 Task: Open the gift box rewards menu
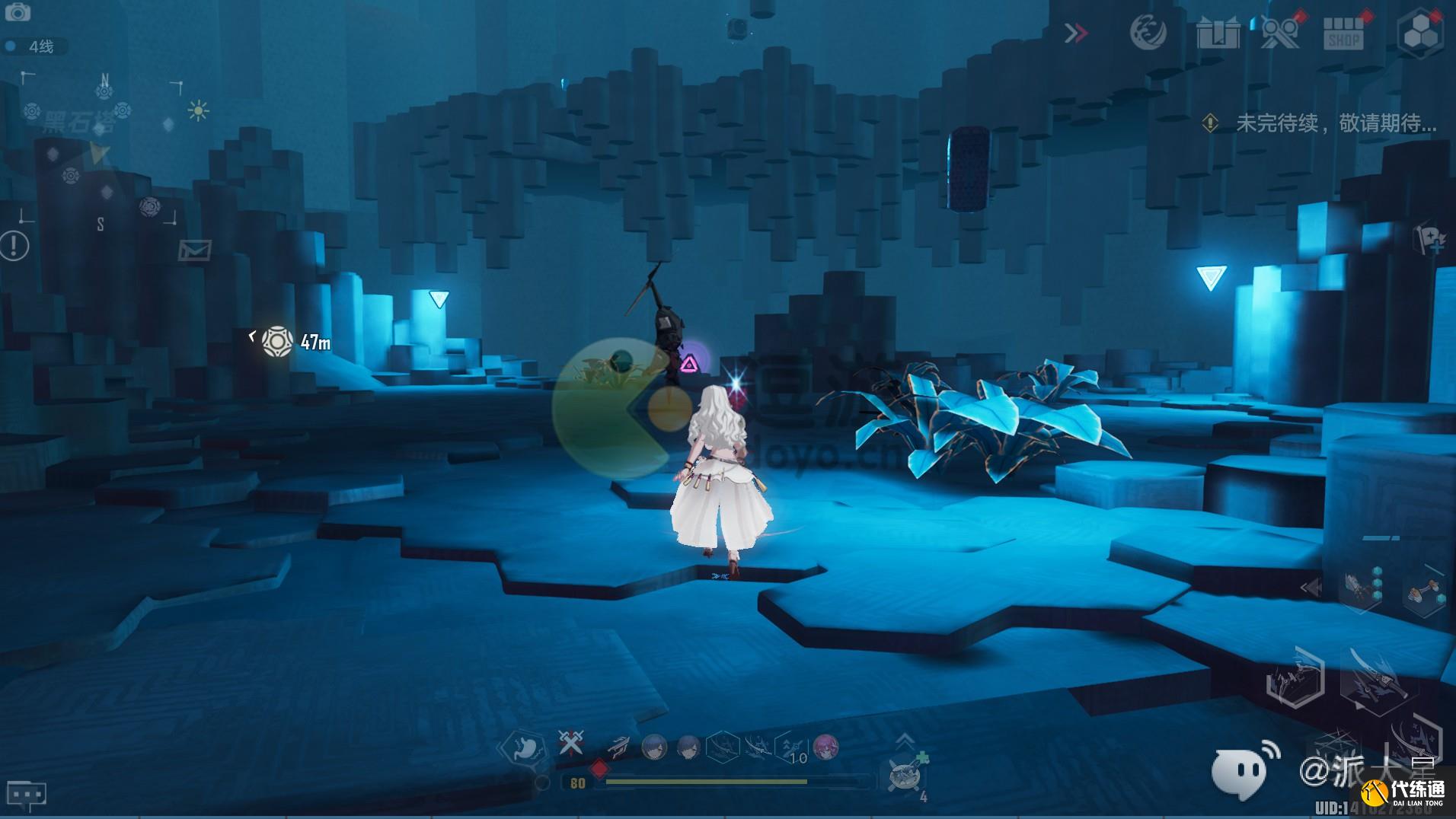pyautogui.click(x=1217, y=33)
